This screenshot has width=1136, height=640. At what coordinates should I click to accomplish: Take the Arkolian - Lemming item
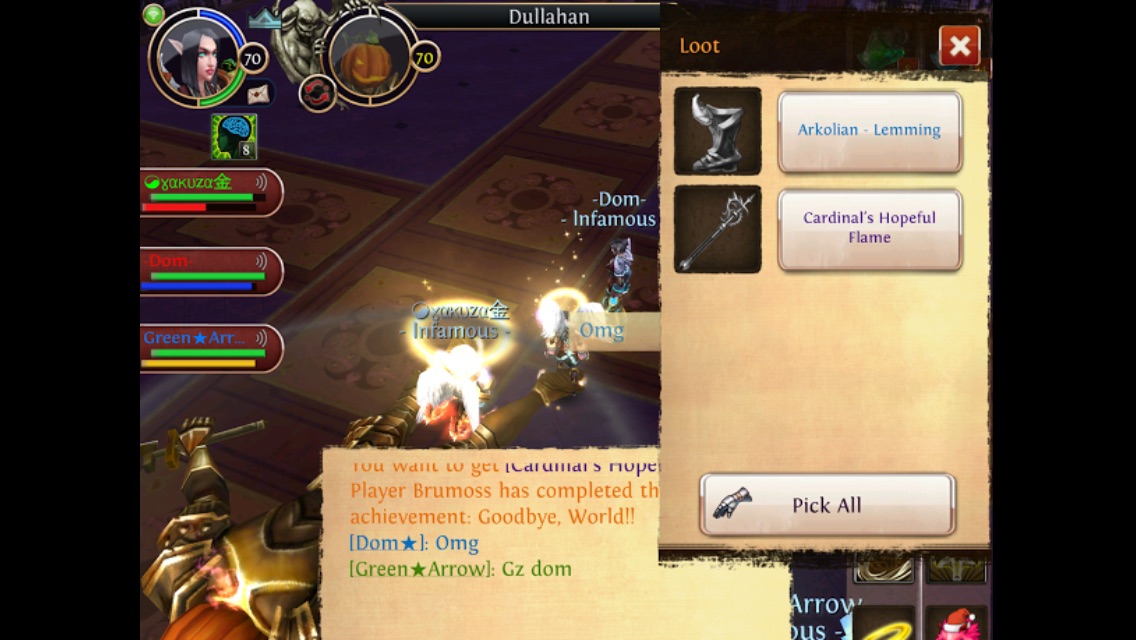869,130
